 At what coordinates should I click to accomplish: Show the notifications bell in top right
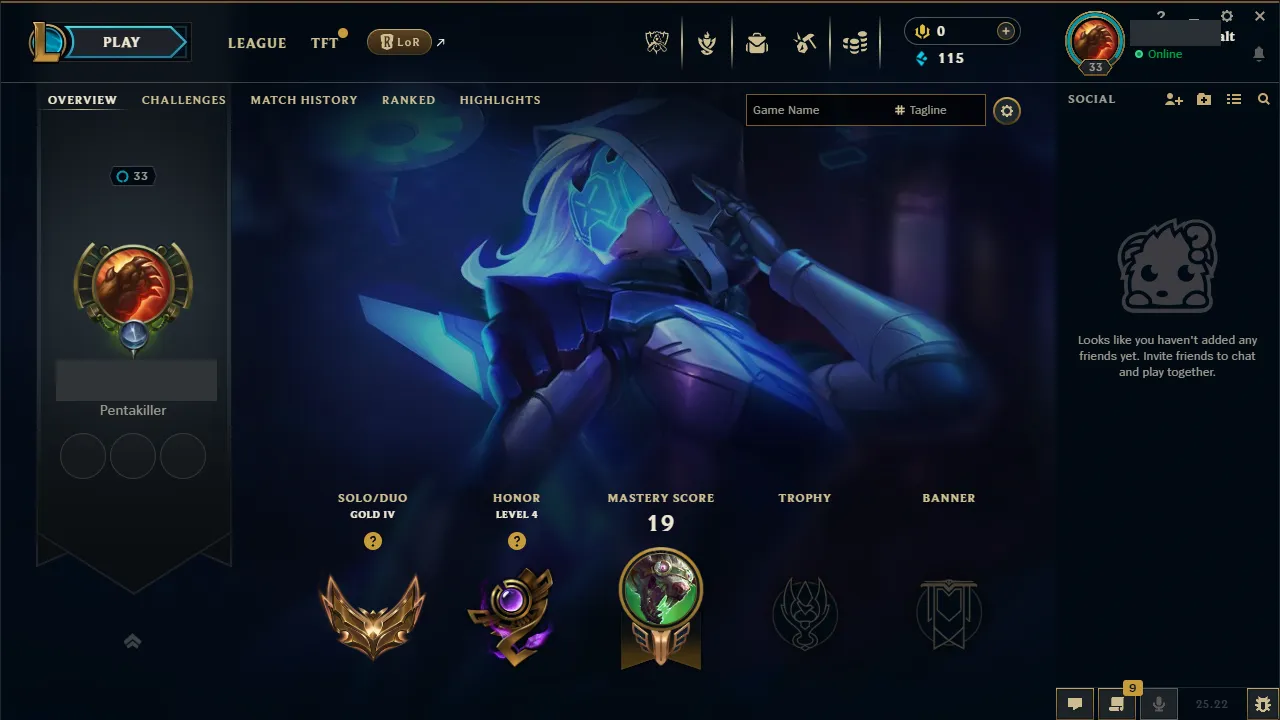(1259, 55)
